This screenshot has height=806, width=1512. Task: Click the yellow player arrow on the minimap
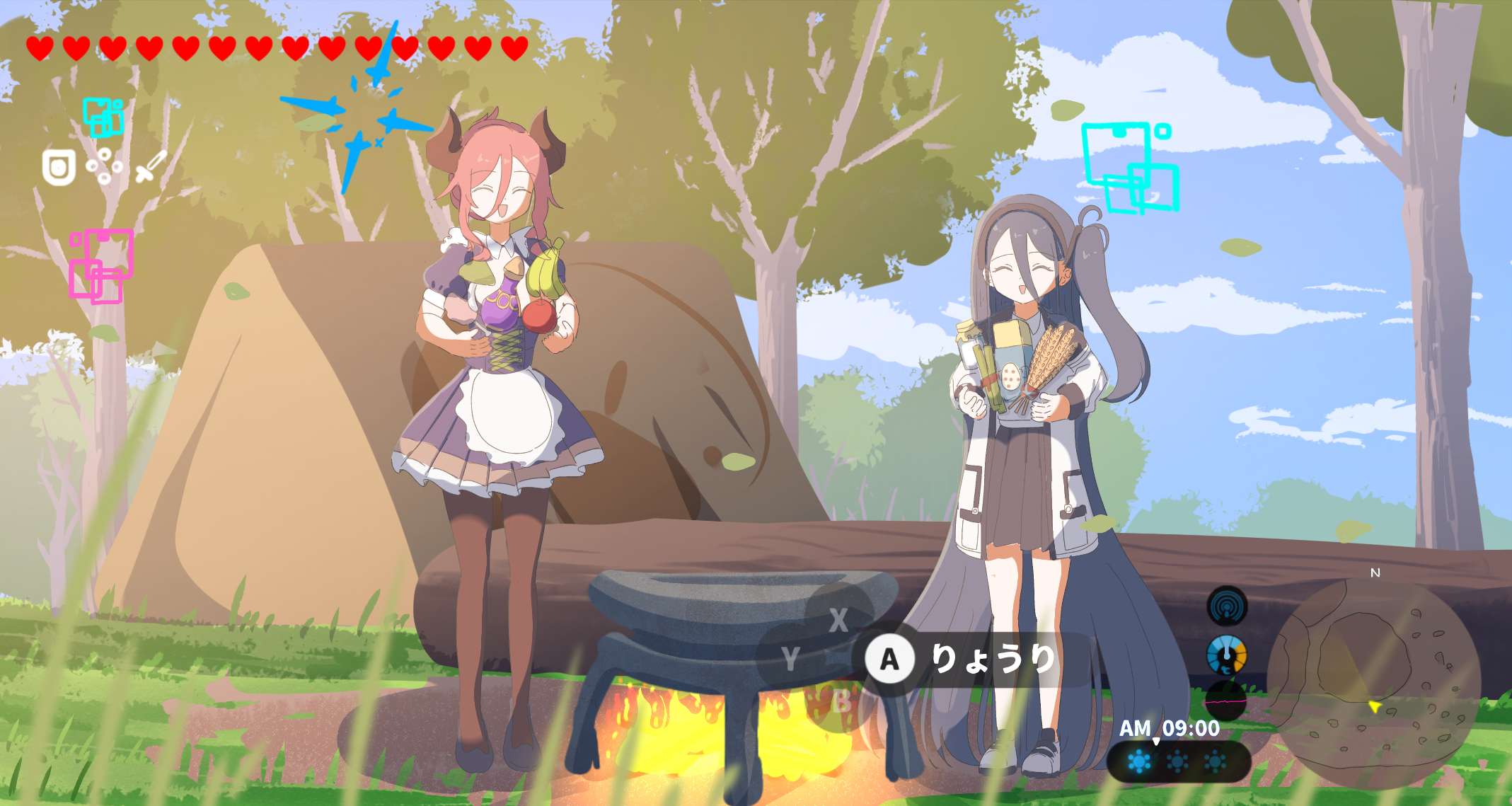(1374, 707)
